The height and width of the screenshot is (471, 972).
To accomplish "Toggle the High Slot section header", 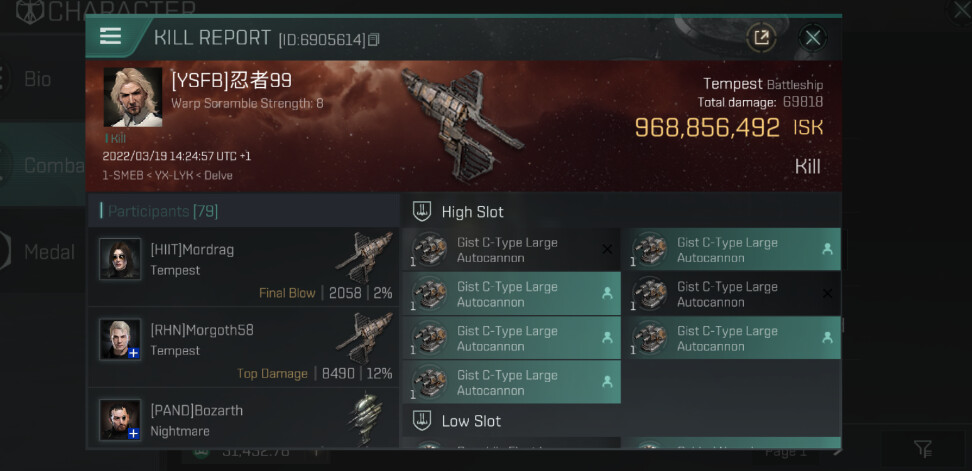I will click(472, 212).
